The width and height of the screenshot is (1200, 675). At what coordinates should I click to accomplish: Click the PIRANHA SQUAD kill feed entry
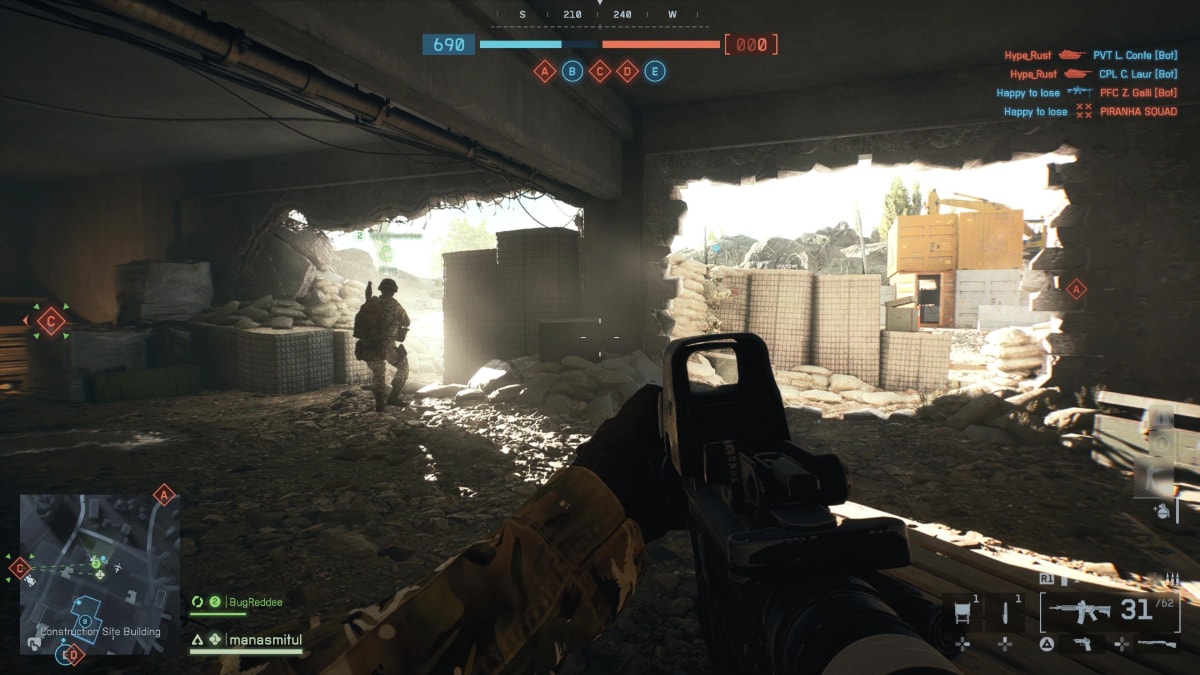coord(1138,112)
